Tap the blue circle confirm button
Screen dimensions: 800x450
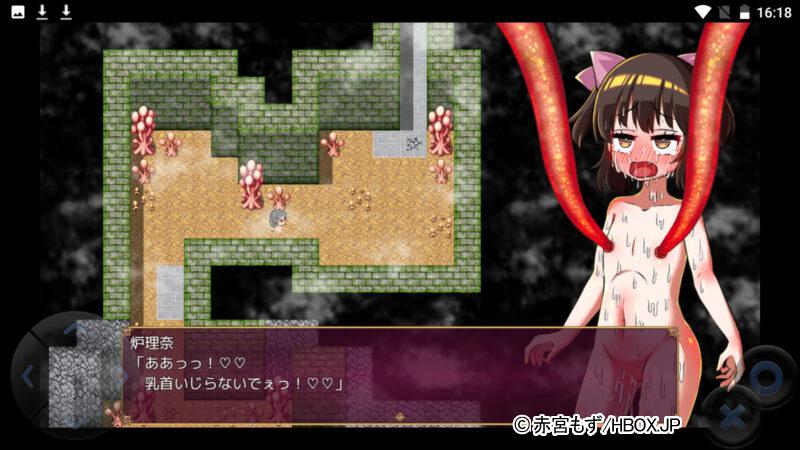[764, 377]
